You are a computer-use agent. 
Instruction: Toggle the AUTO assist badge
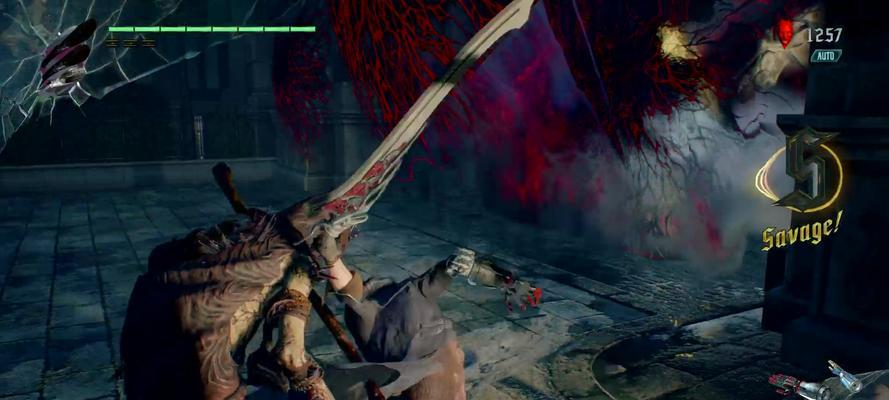(826, 56)
